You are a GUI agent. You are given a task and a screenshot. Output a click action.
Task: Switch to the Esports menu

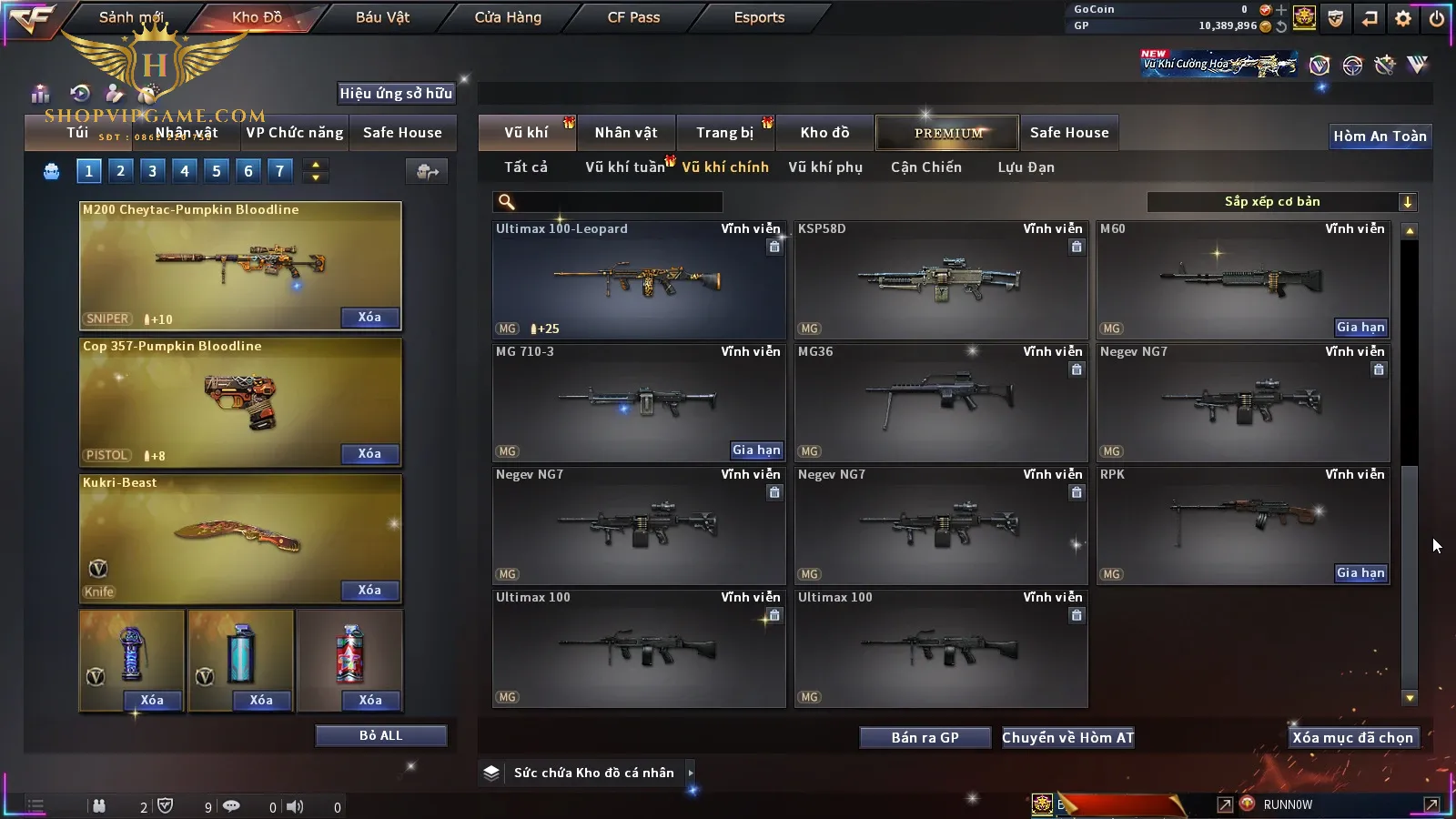(x=759, y=17)
